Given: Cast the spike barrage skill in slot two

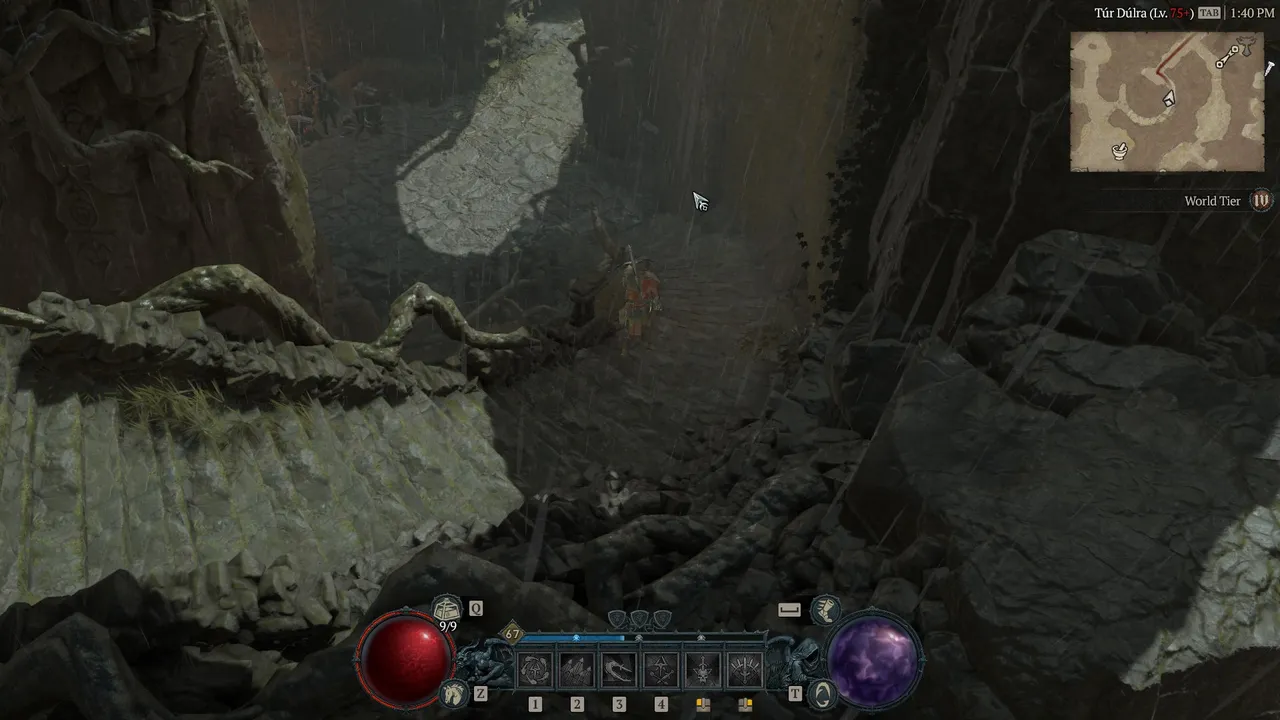Looking at the screenshot, I should (577, 669).
